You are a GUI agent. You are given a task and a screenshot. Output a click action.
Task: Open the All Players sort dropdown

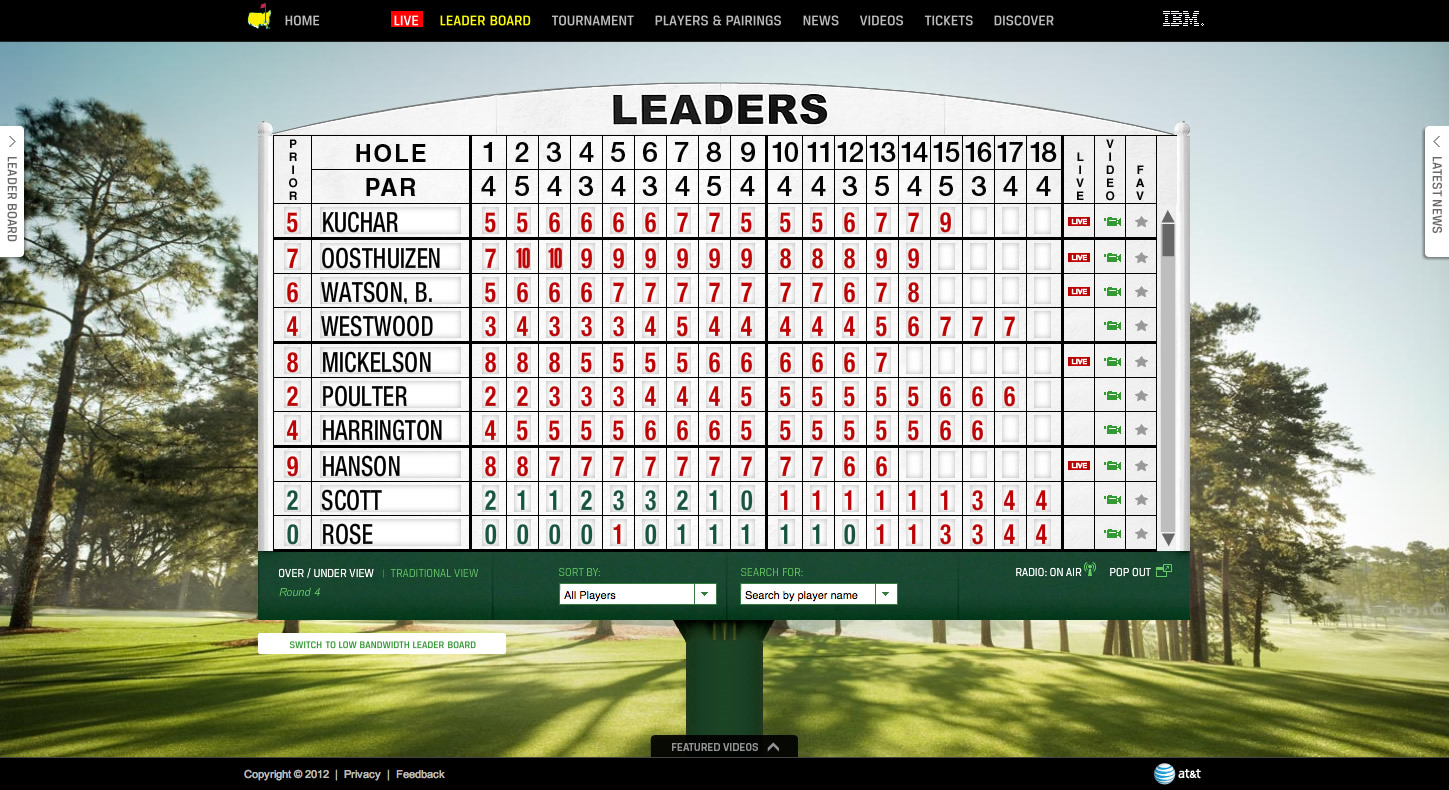click(x=636, y=593)
